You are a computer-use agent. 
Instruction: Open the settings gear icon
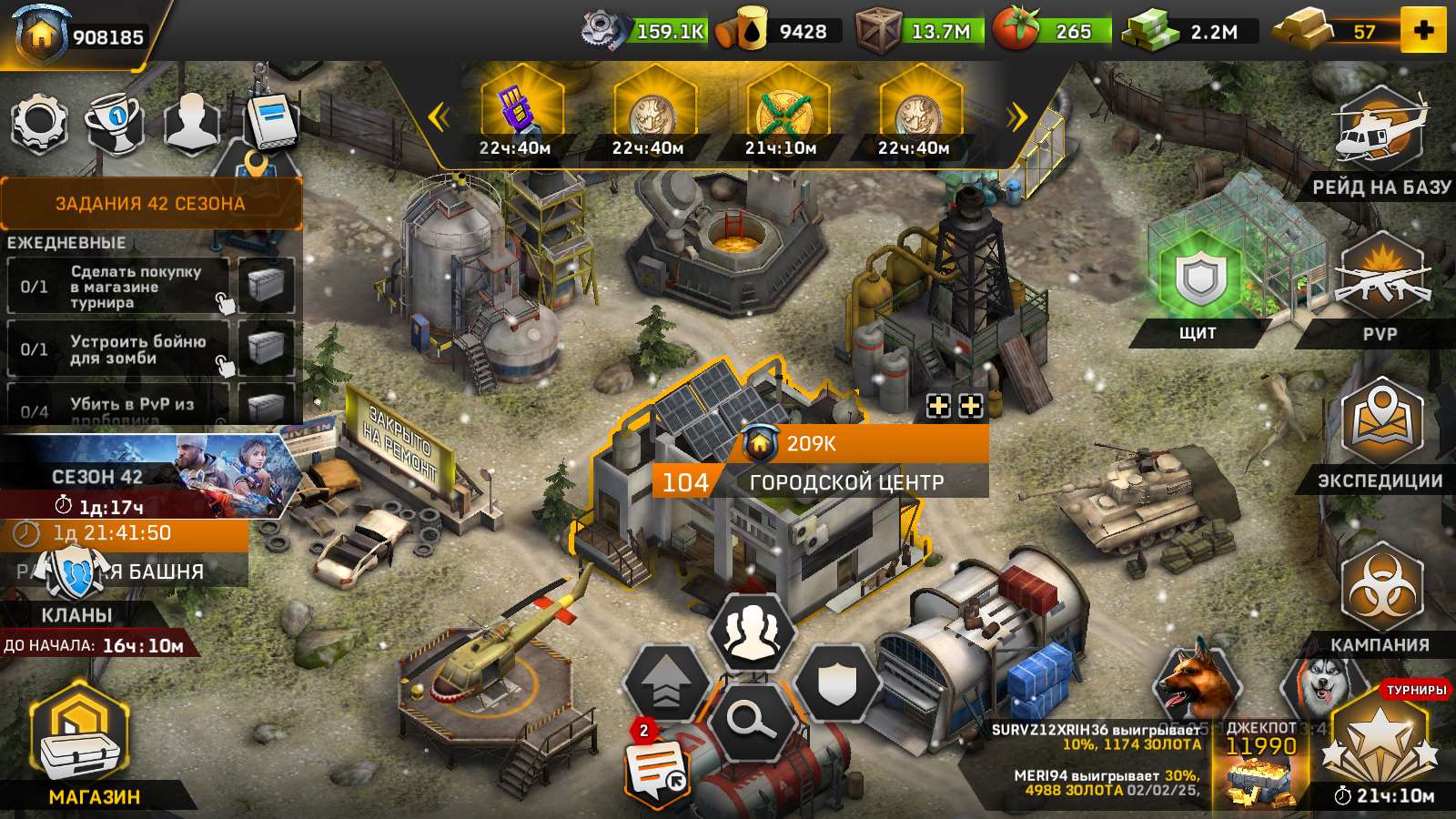tap(38, 122)
